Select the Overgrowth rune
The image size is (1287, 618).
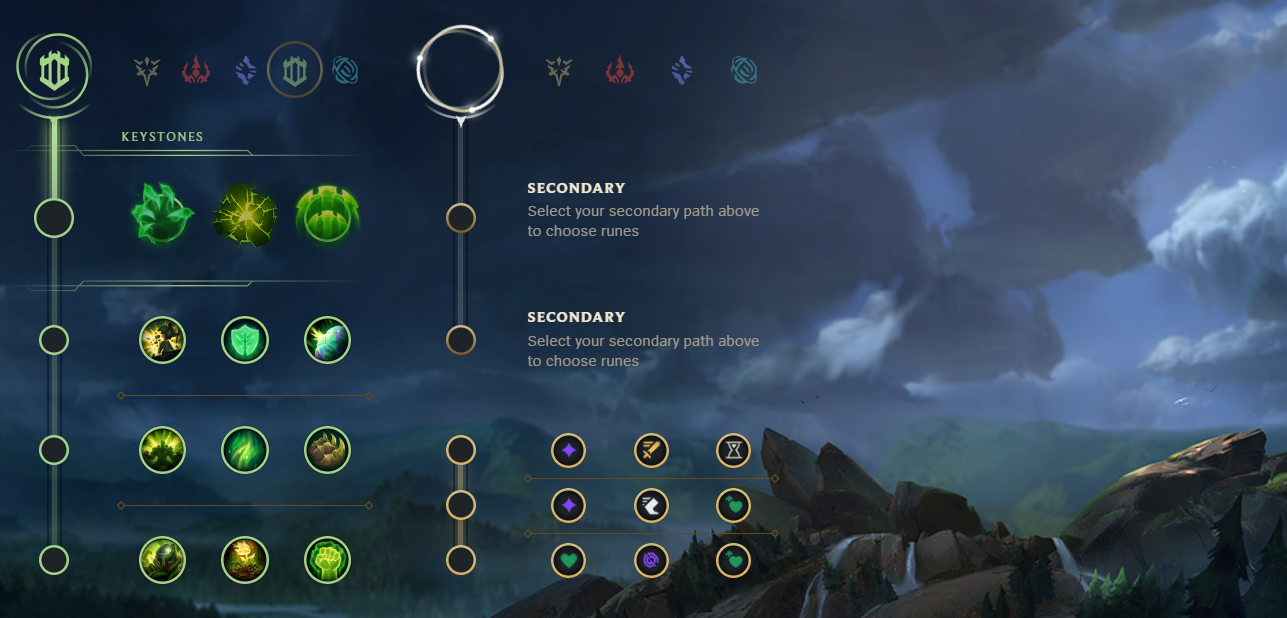click(x=162, y=560)
